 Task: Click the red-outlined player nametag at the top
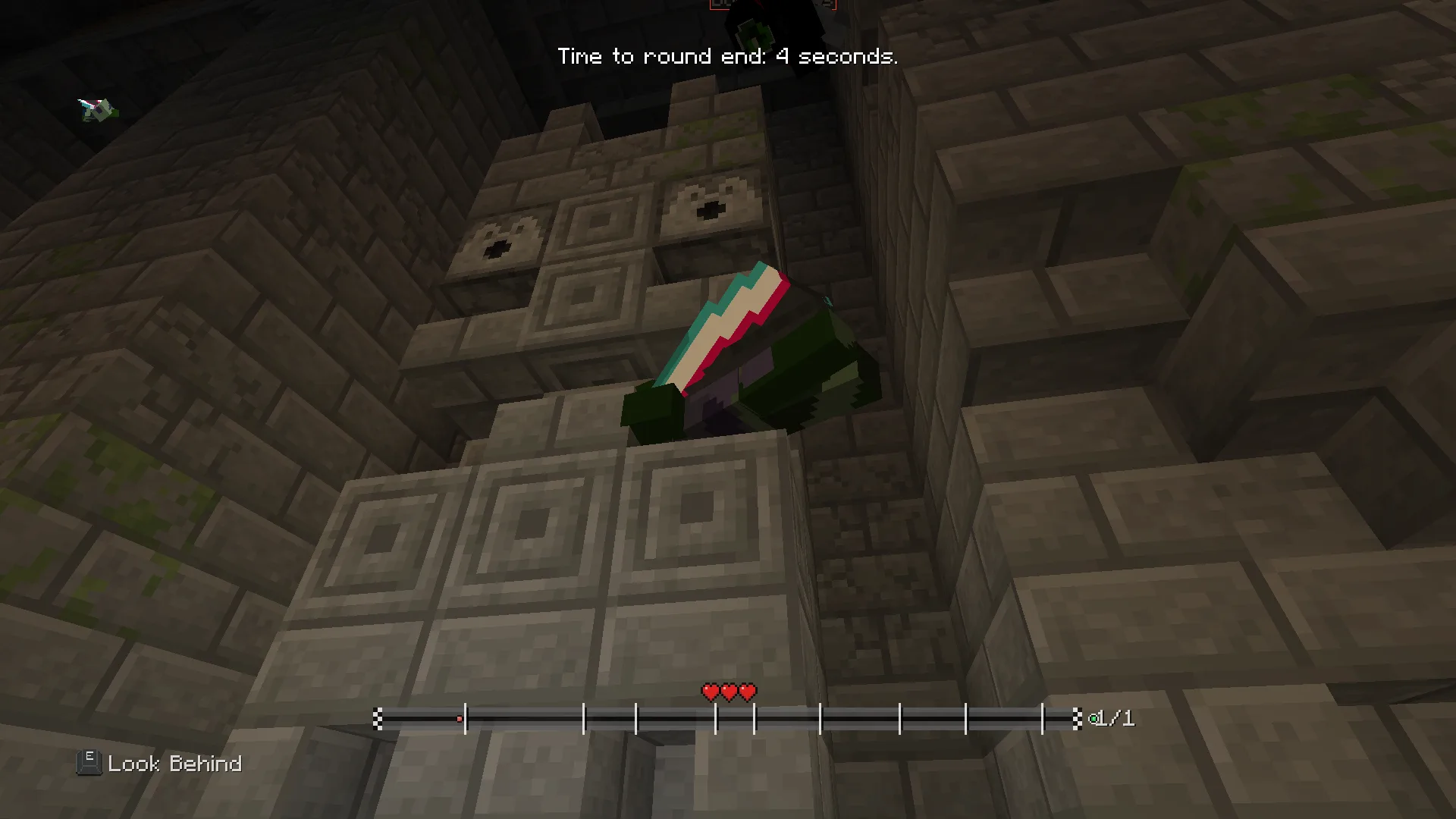(772, 6)
